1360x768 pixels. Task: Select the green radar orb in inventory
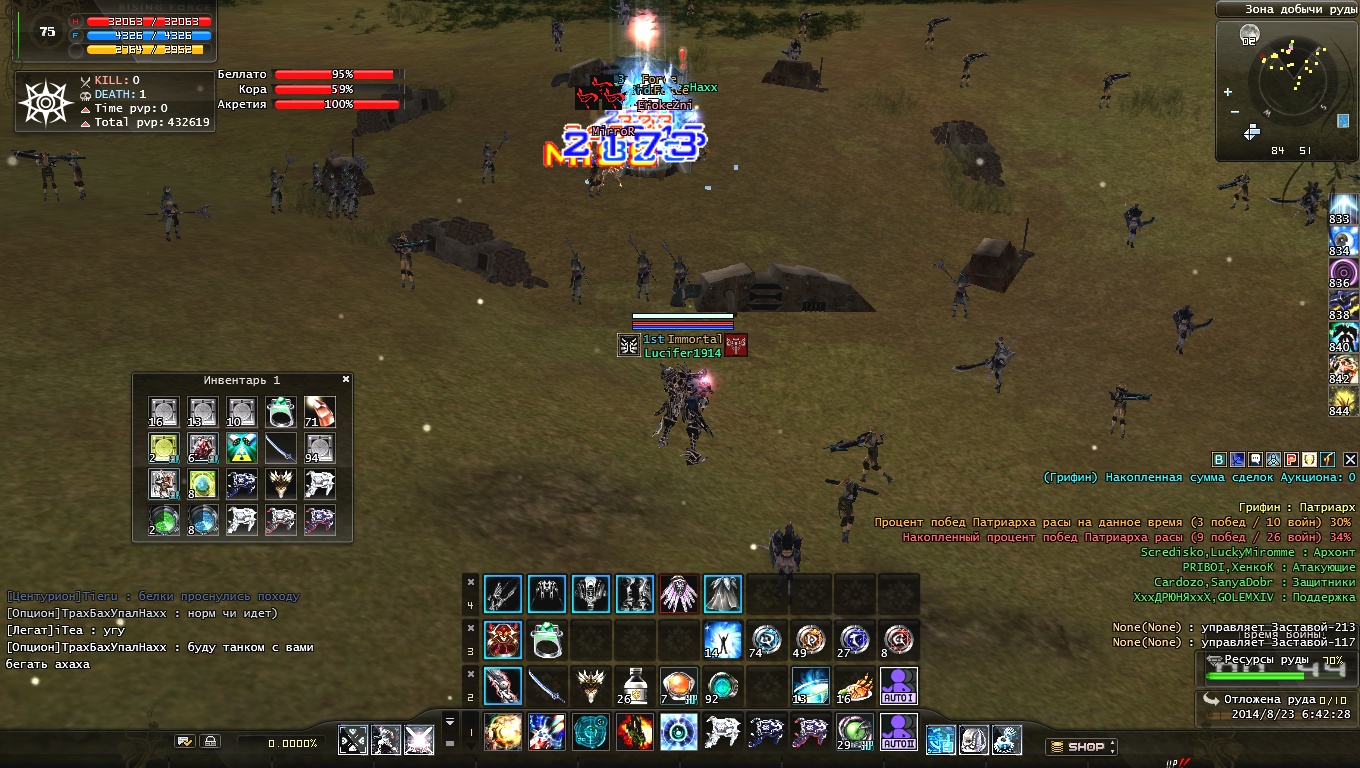164,520
